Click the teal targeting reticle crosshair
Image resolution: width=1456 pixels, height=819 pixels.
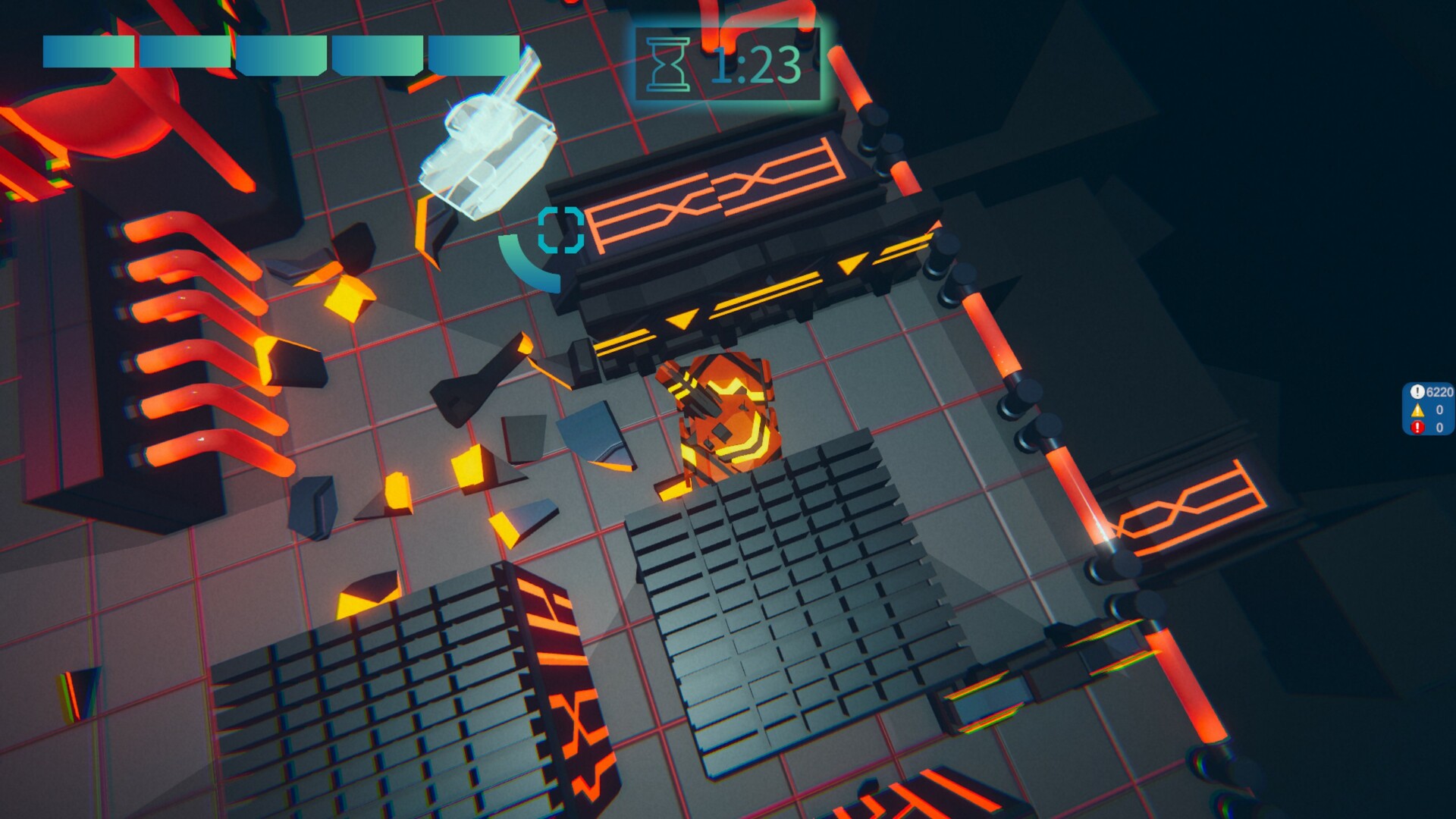pyautogui.click(x=560, y=227)
